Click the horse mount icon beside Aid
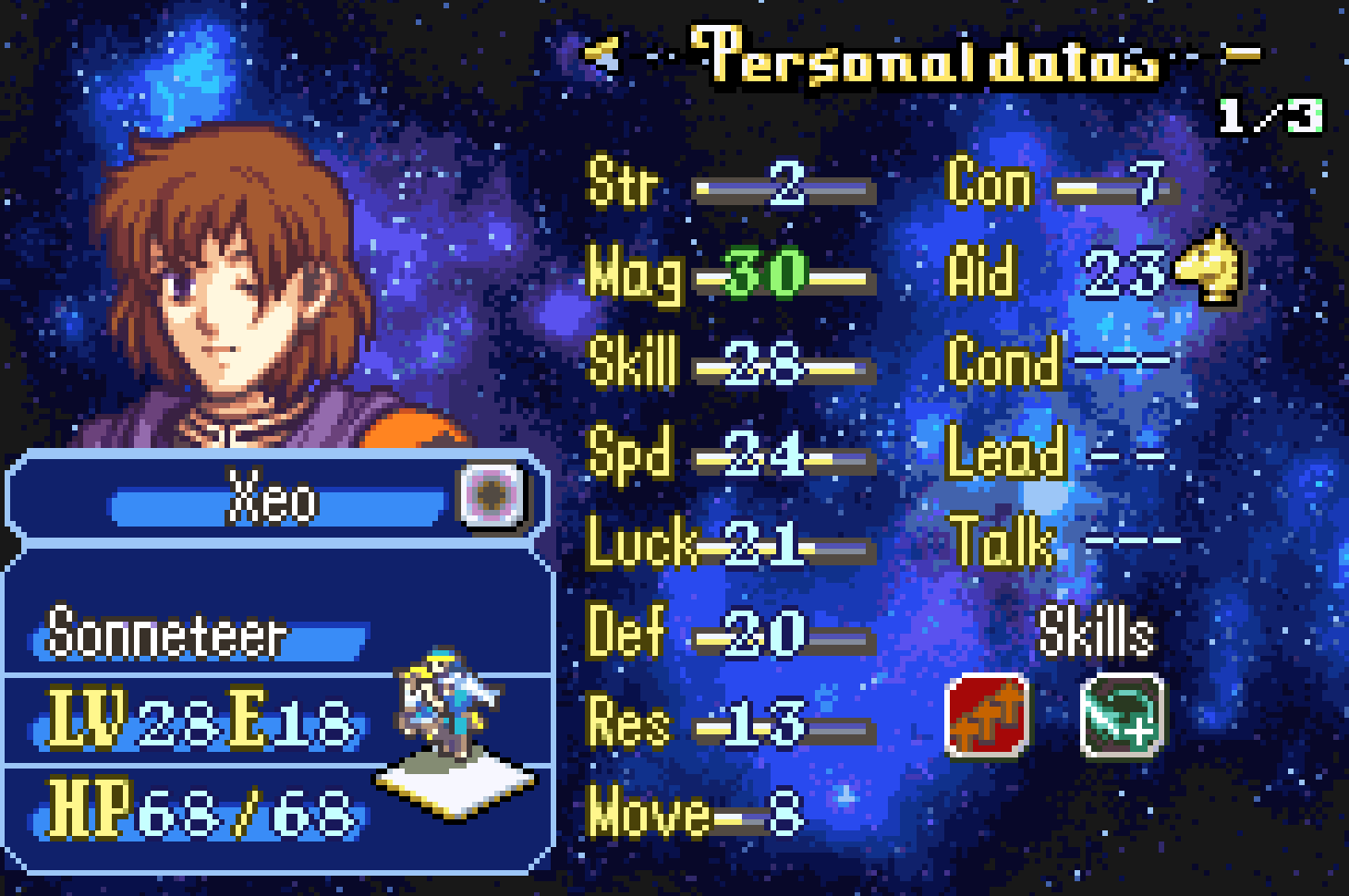 tap(1209, 269)
